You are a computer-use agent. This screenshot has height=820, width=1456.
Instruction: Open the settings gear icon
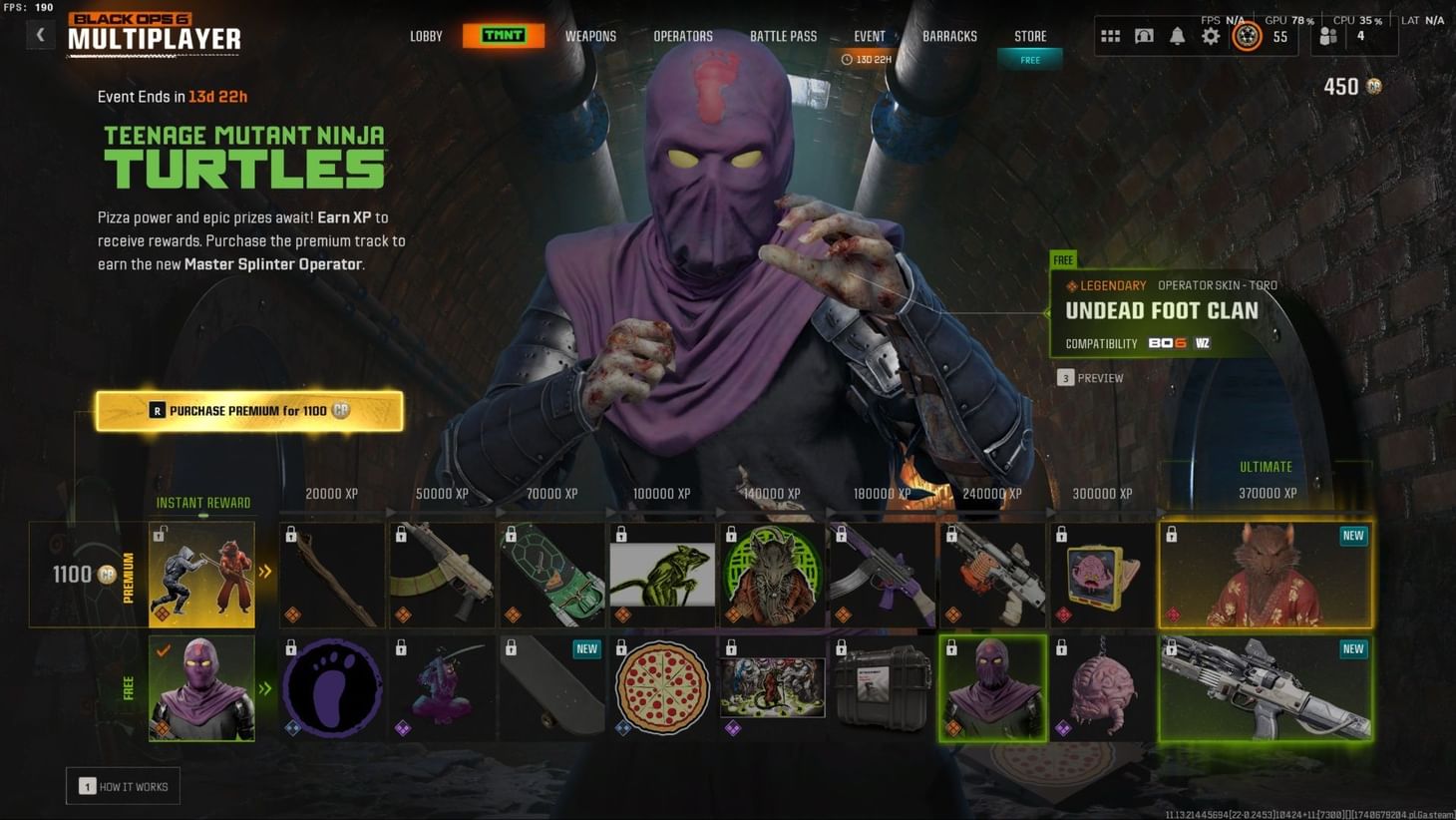tap(1211, 36)
